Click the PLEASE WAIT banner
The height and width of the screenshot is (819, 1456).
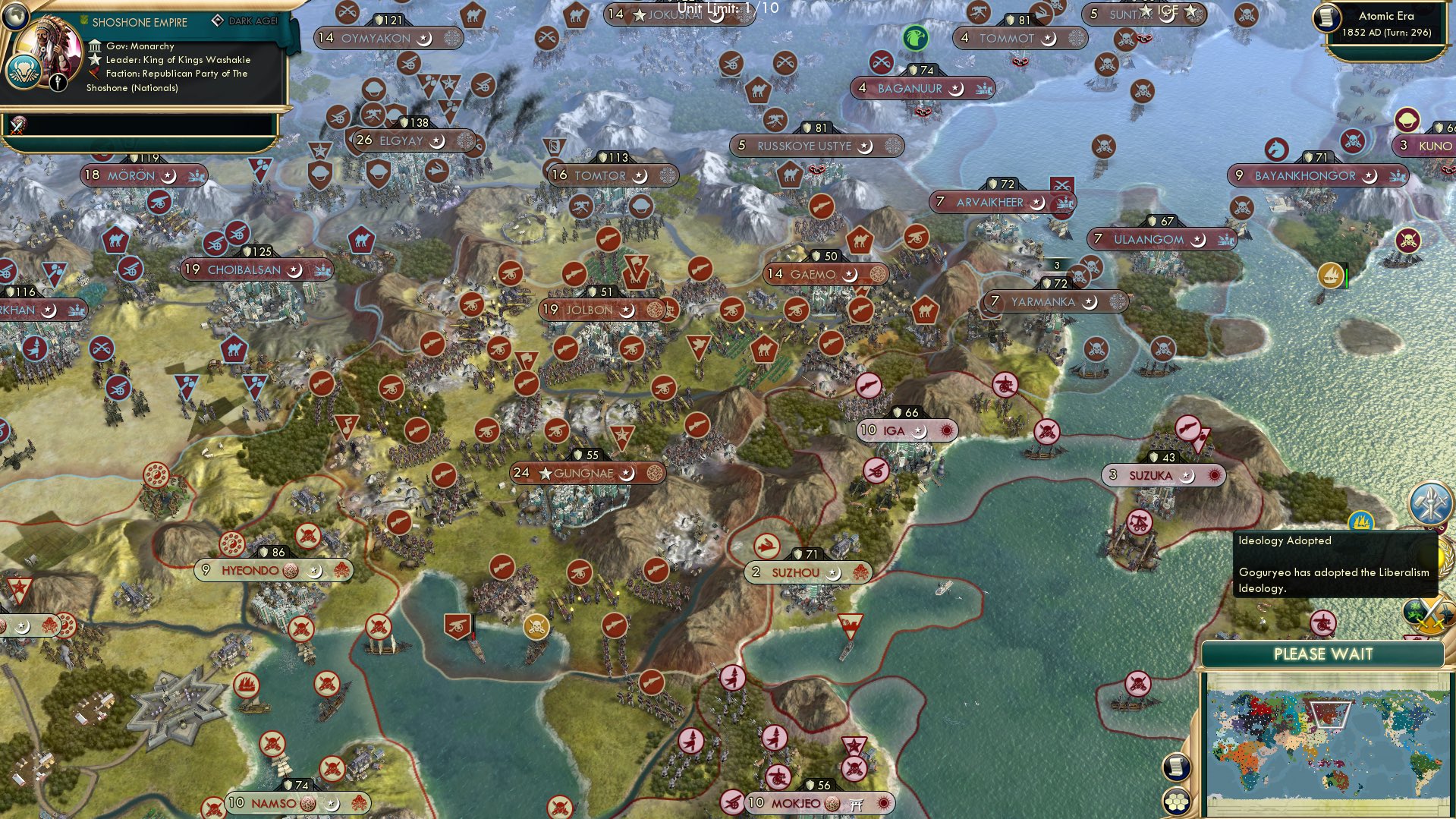(x=1325, y=654)
